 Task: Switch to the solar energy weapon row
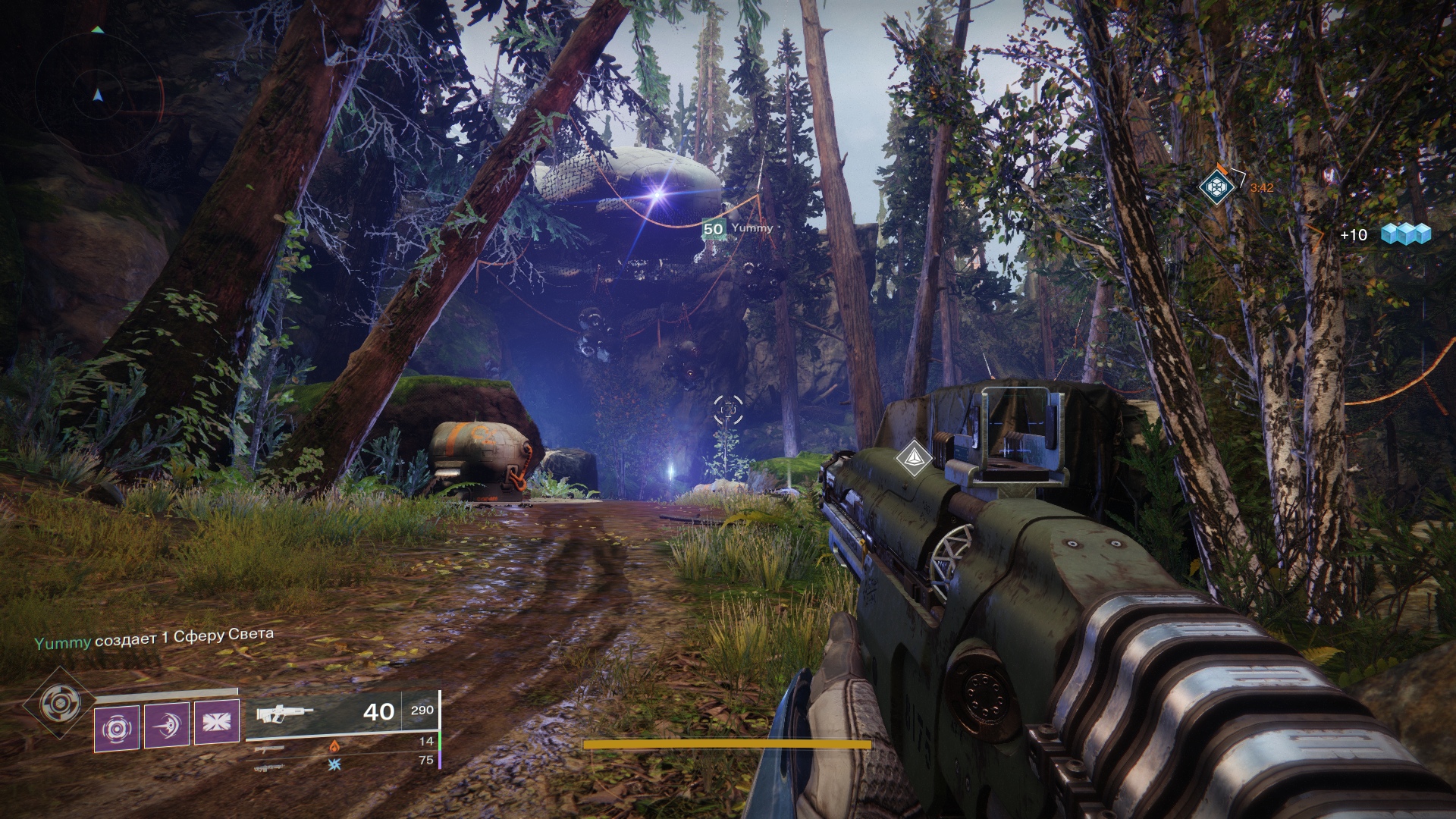(x=334, y=746)
